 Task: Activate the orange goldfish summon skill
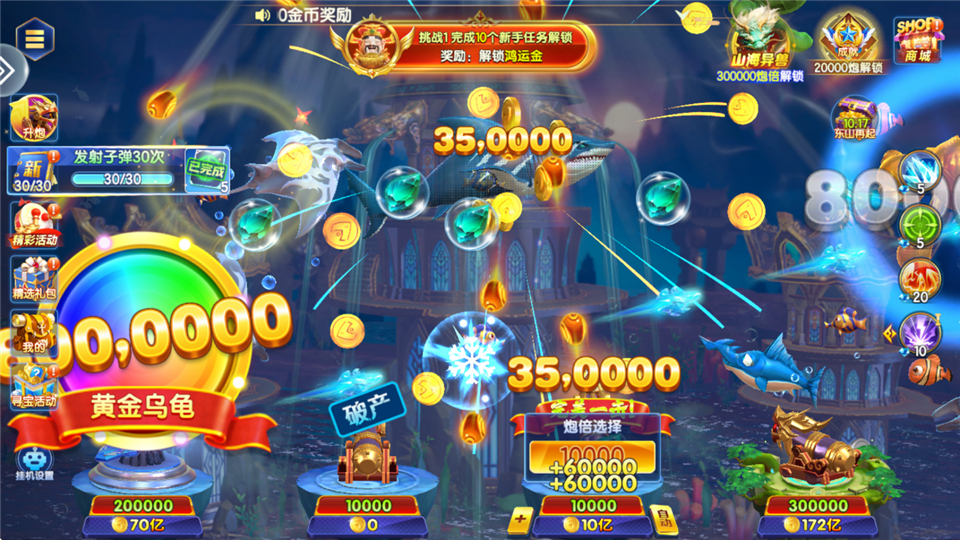point(918,281)
